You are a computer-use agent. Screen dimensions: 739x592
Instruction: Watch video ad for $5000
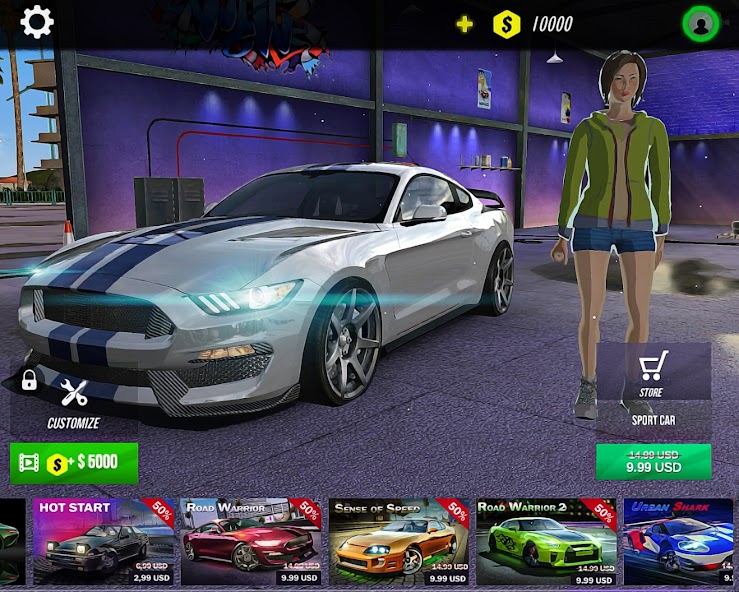pyautogui.click(x=74, y=463)
